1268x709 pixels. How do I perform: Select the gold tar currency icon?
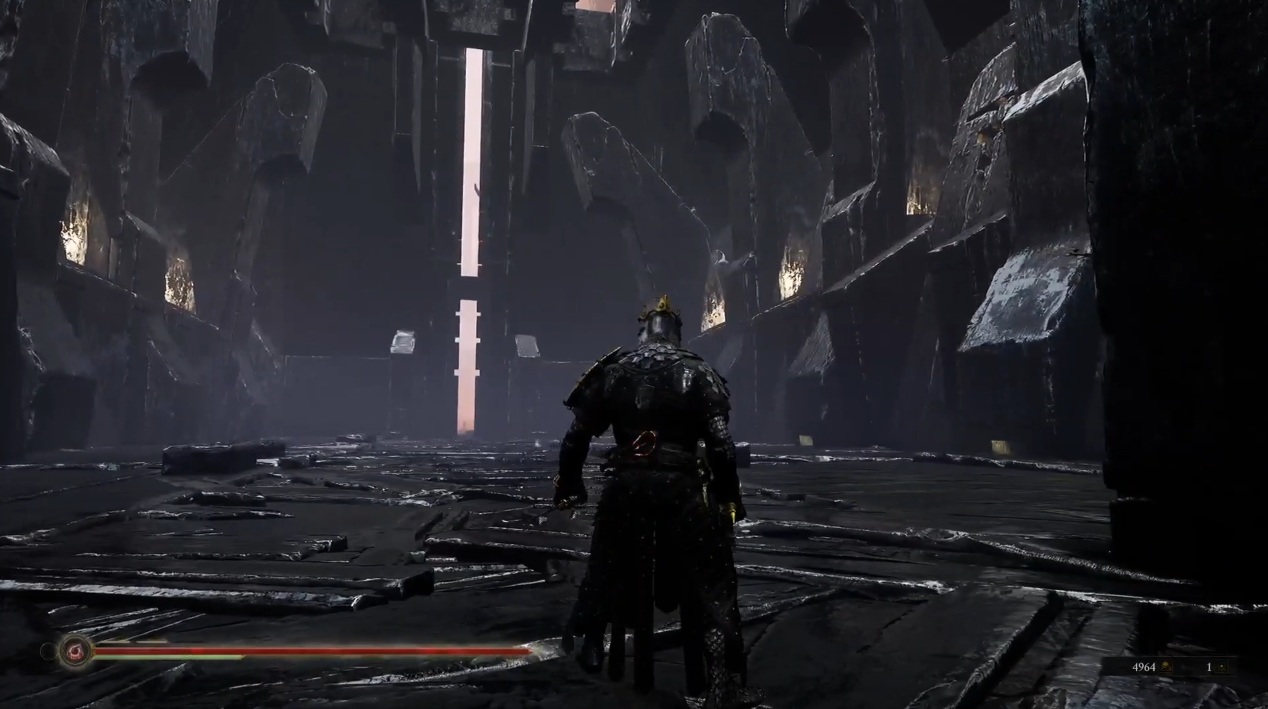pyautogui.click(x=1167, y=667)
